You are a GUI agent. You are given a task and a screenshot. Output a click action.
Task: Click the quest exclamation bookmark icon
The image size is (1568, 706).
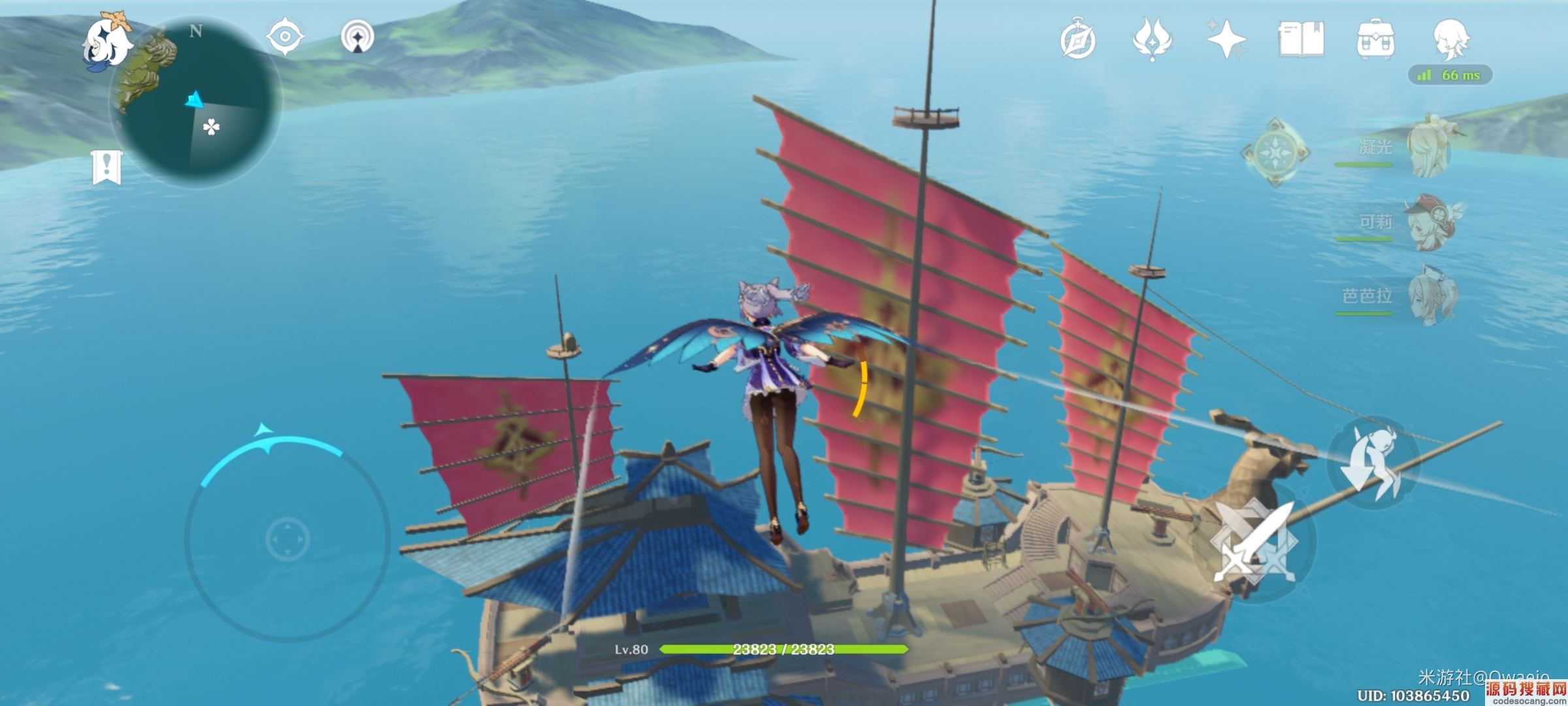click(x=106, y=167)
